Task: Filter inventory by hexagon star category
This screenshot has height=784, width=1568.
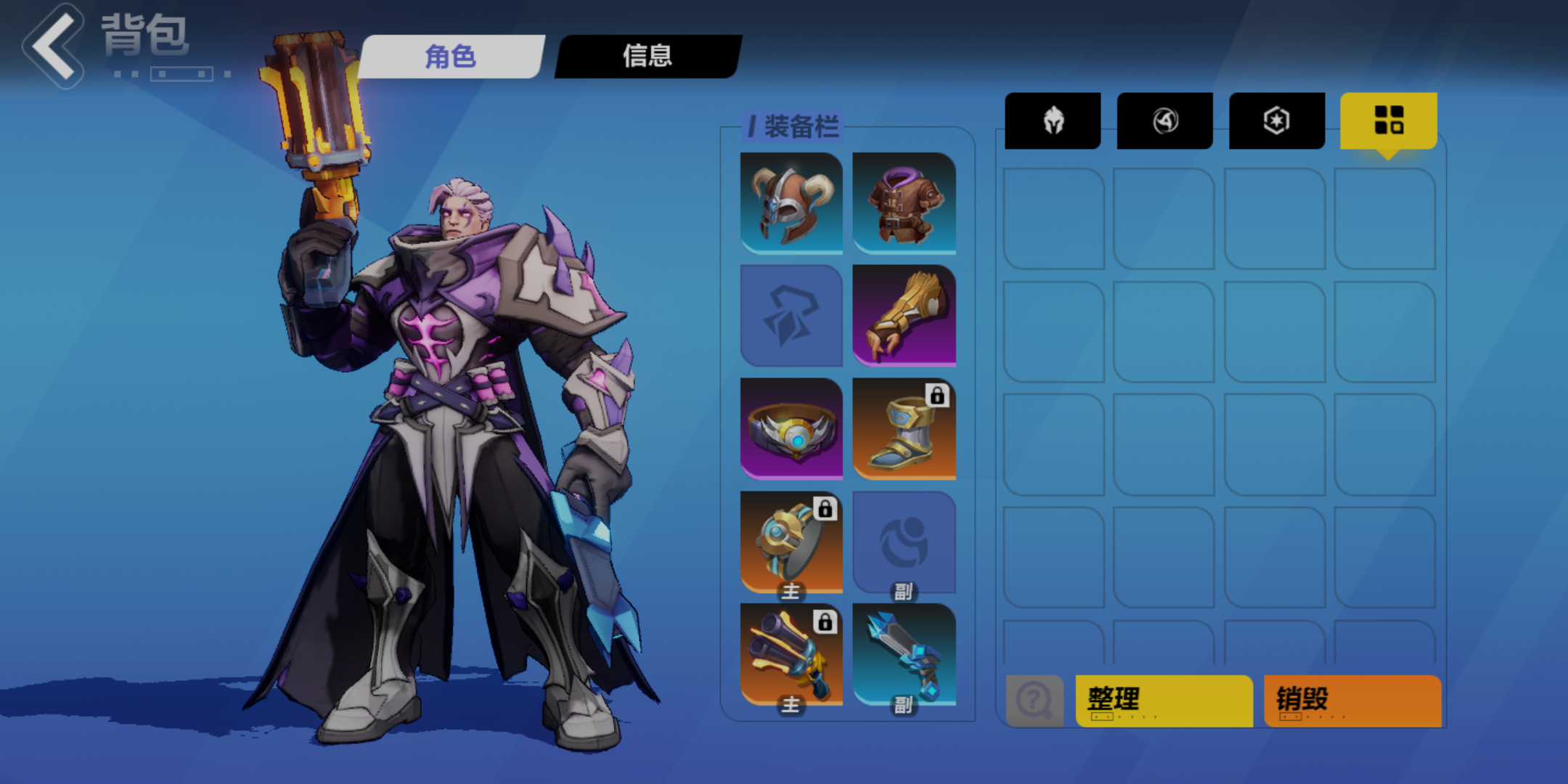Action: [1276, 121]
